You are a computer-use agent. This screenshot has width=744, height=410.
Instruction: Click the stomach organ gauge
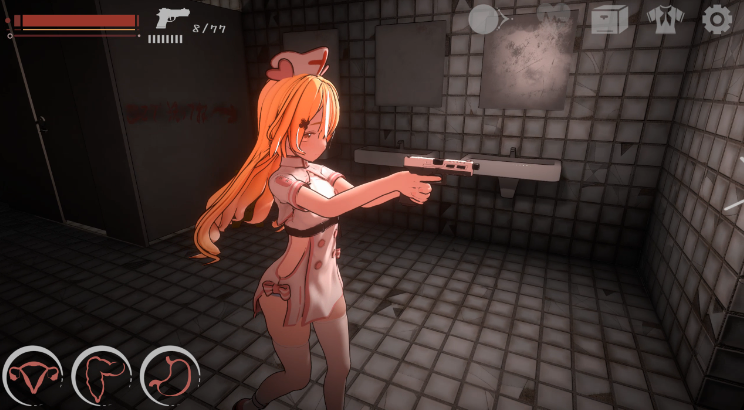(169, 376)
